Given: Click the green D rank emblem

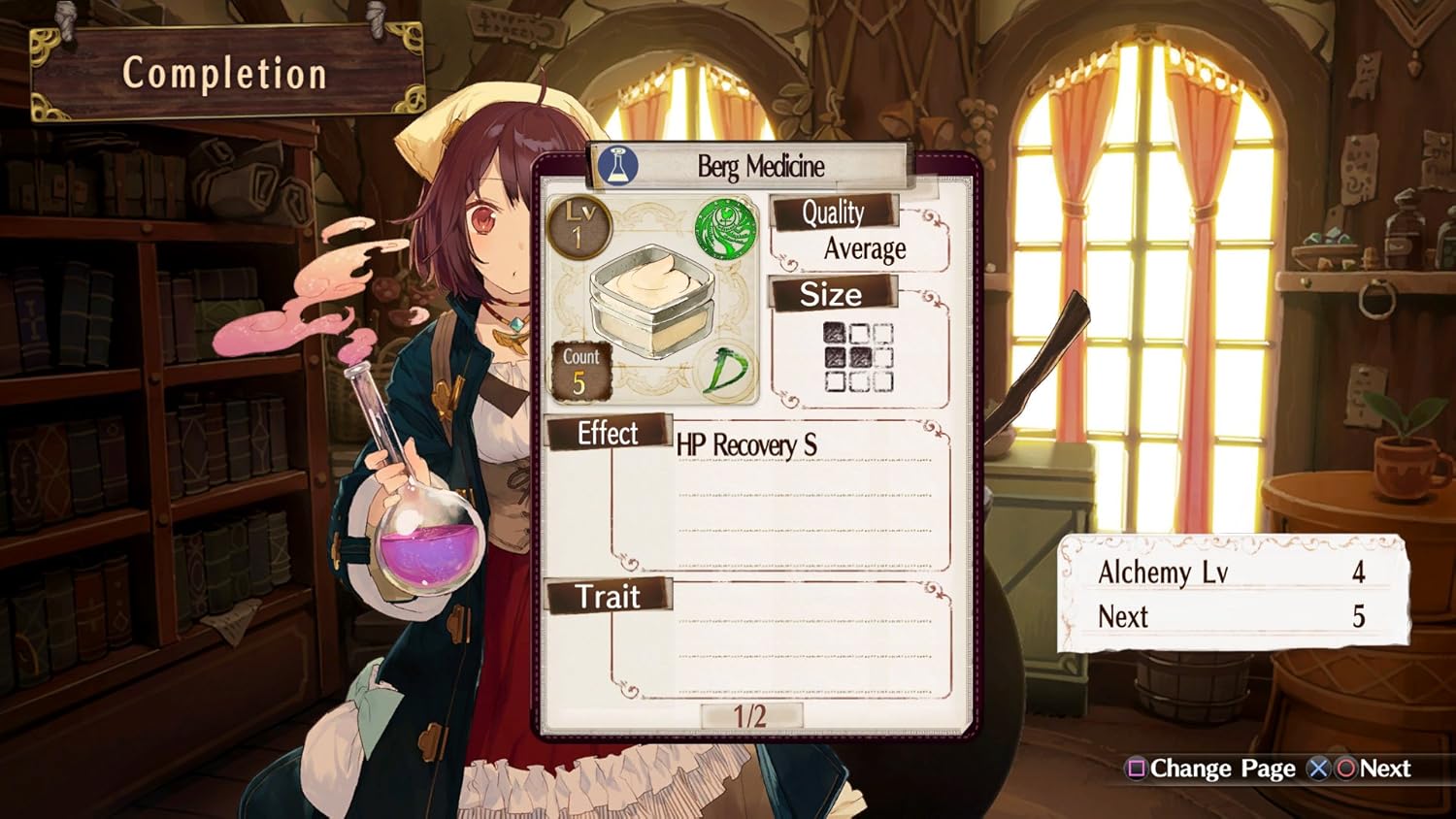Looking at the screenshot, I should click(728, 372).
